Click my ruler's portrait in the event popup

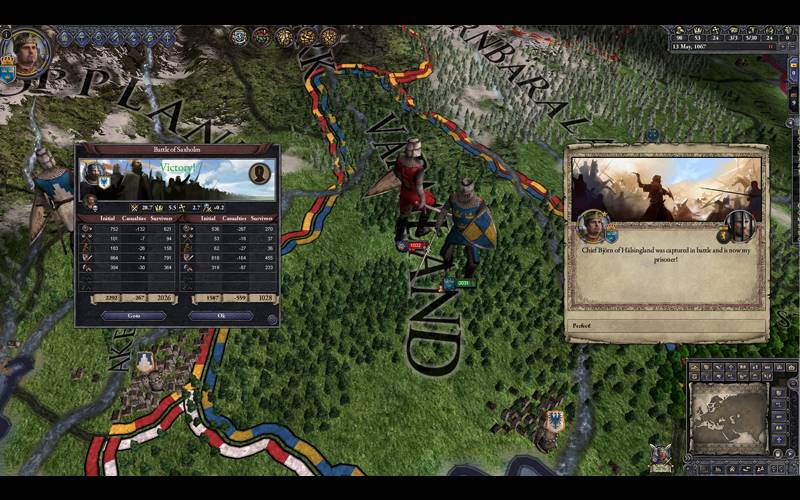point(592,226)
